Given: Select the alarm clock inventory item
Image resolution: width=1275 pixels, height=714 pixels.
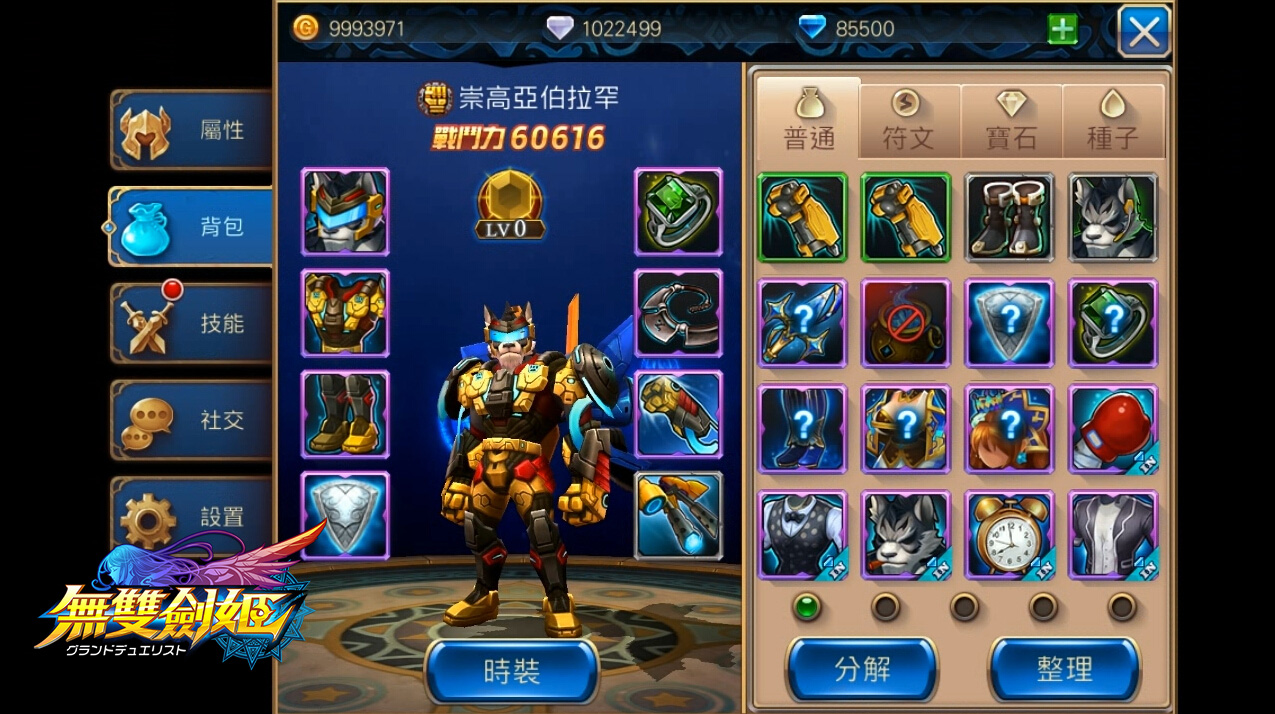Looking at the screenshot, I should point(1009,534).
